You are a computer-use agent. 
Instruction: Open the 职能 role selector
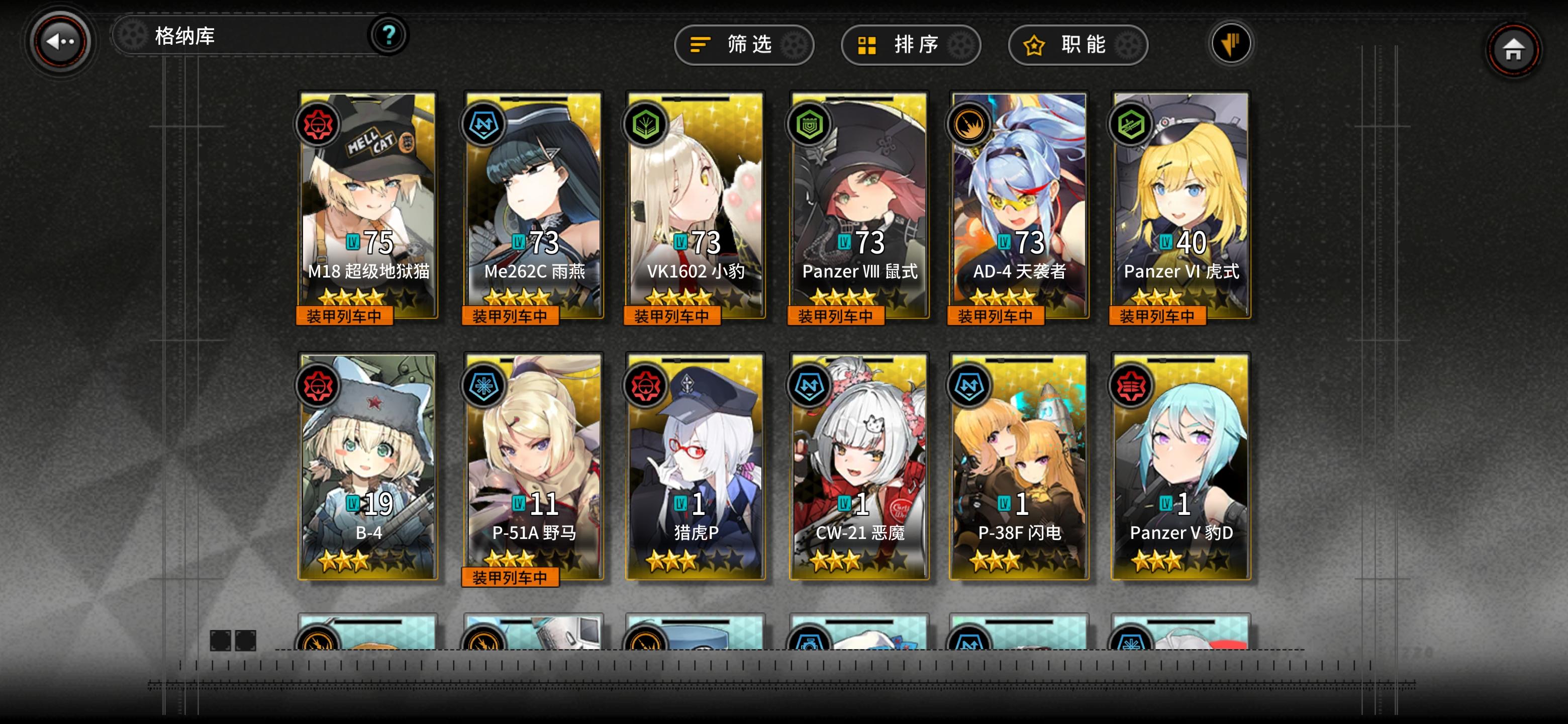click(x=1076, y=44)
